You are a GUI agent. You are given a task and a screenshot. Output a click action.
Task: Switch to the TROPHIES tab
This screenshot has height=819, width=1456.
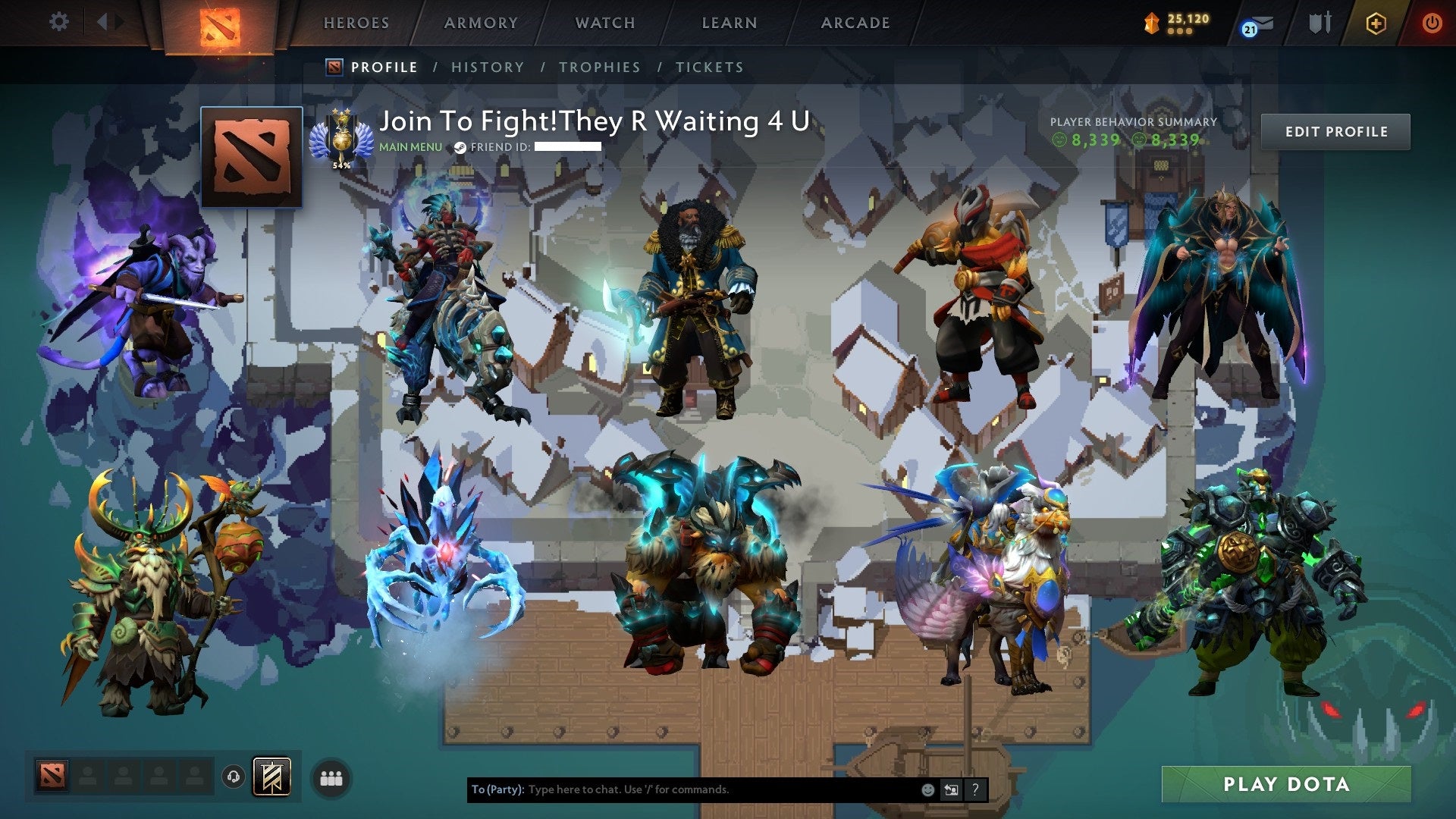[x=599, y=67]
